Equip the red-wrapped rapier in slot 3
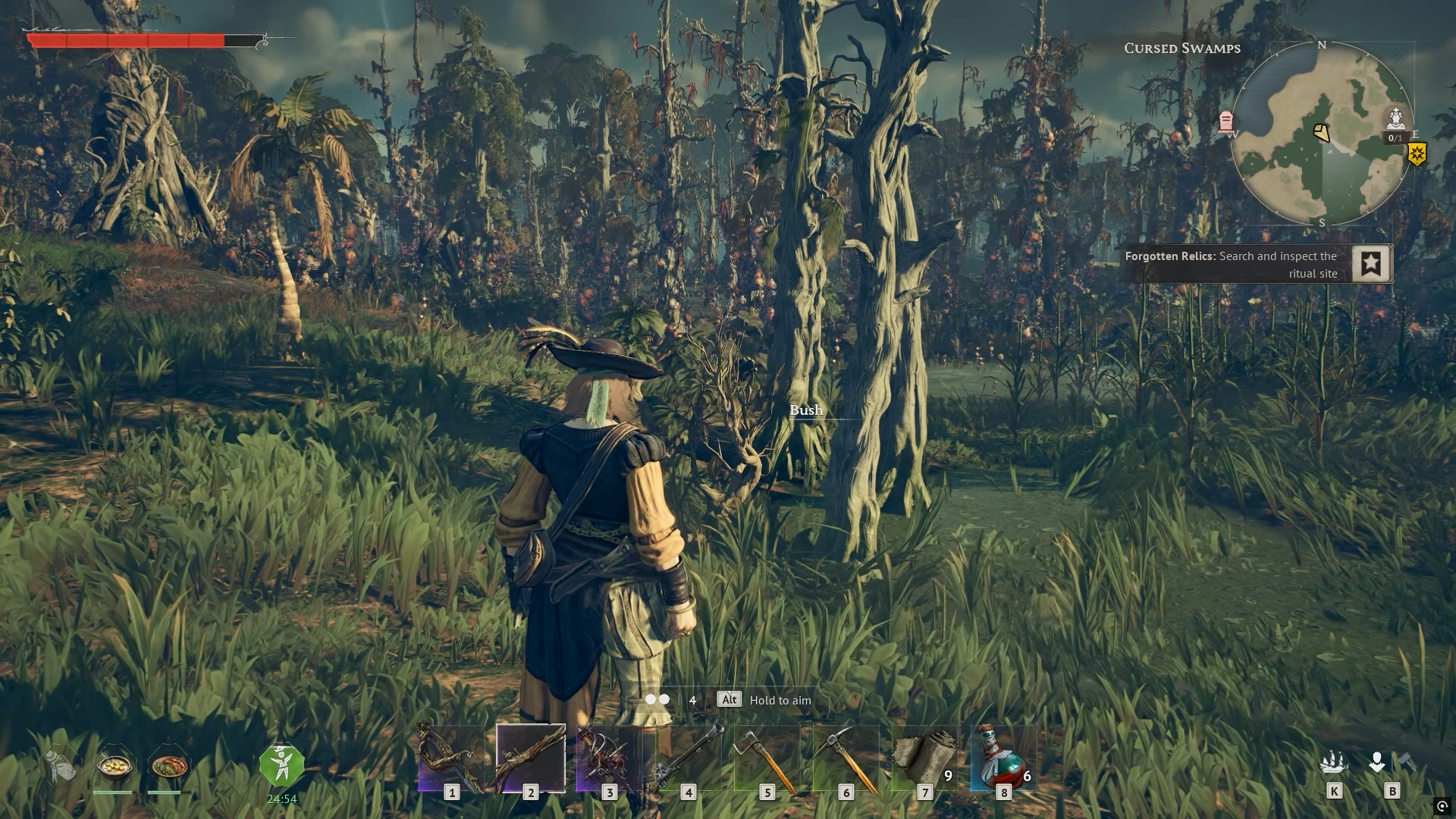Viewport: 1456px width, 819px height. coord(610,759)
